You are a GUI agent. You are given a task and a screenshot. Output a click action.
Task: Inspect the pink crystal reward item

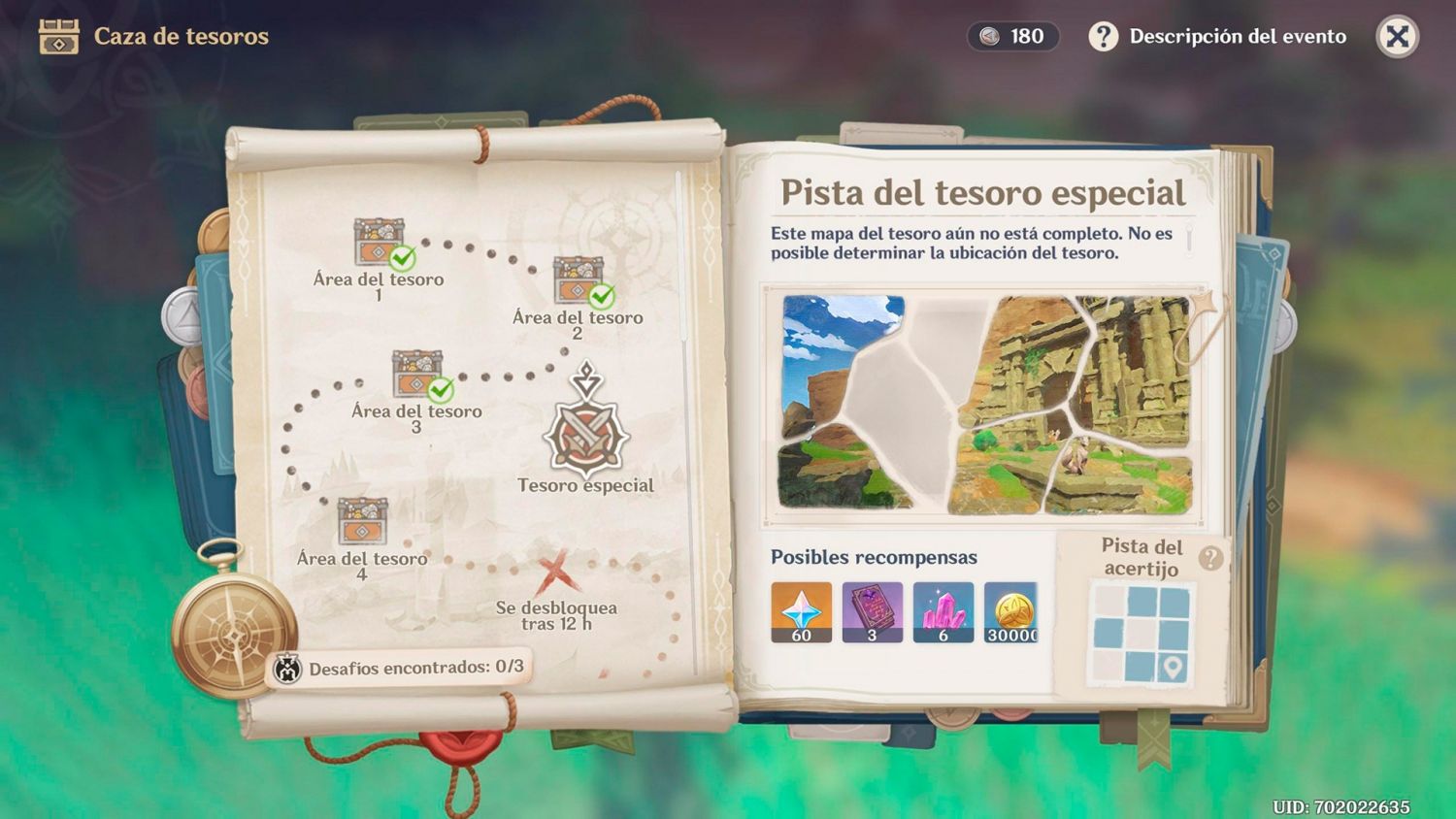click(943, 612)
